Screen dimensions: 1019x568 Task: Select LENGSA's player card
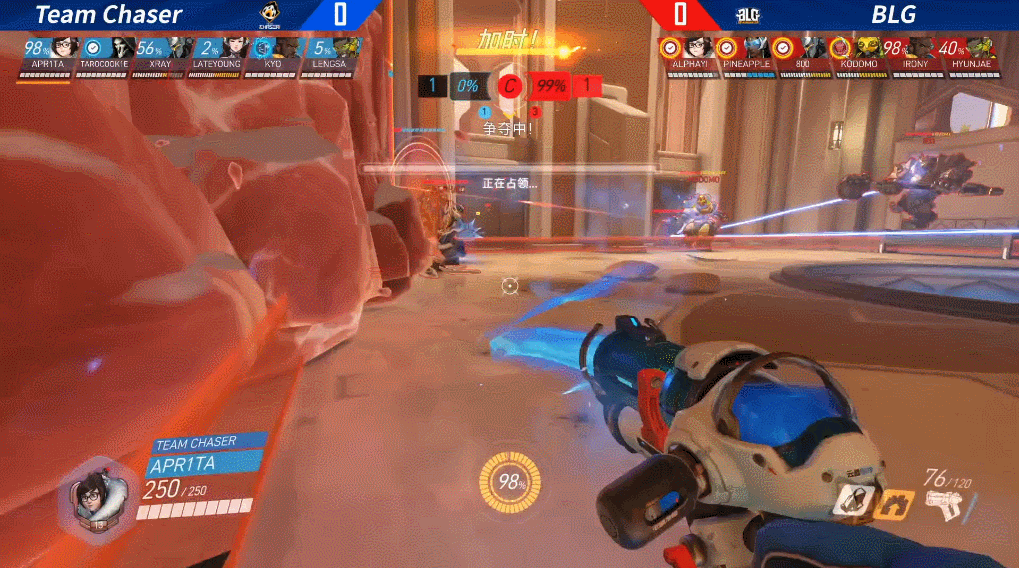[x=330, y=55]
